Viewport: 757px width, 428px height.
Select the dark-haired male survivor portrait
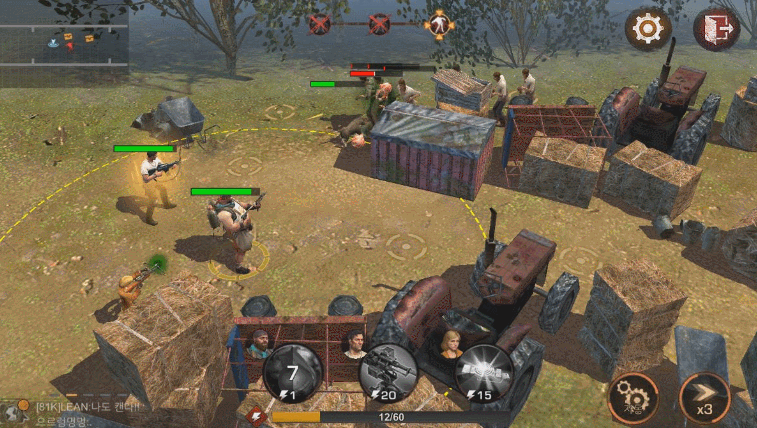[353, 341]
